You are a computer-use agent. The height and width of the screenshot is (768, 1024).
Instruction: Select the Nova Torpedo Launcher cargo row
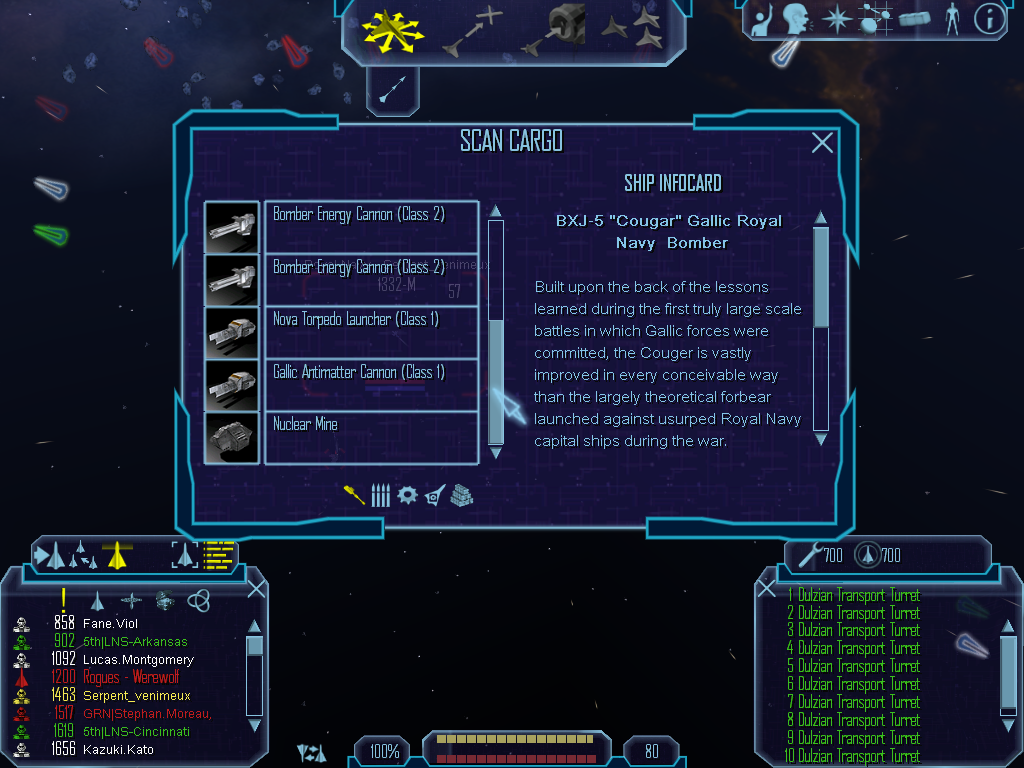point(370,332)
